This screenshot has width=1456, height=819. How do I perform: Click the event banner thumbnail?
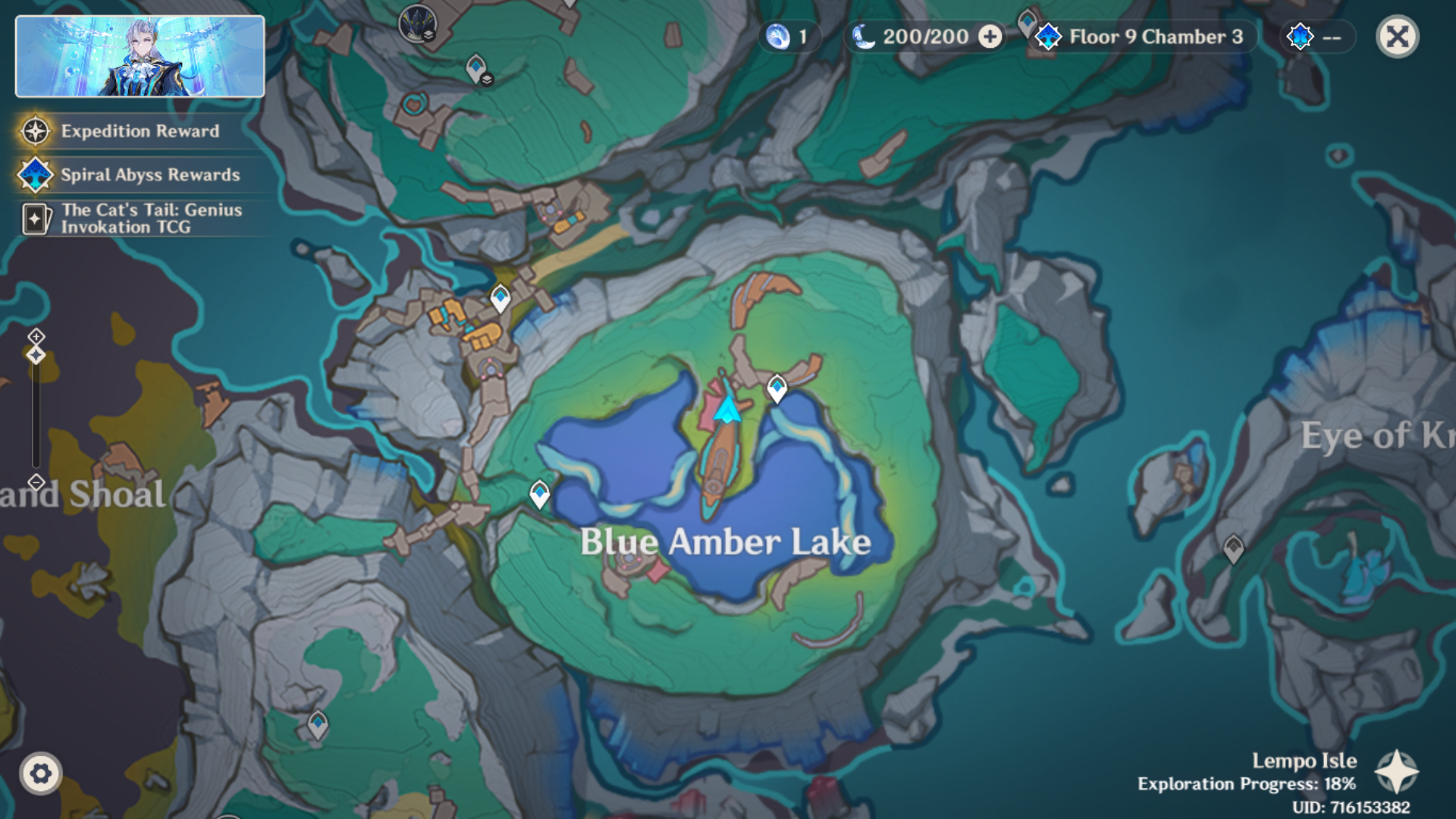click(x=140, y=57)
